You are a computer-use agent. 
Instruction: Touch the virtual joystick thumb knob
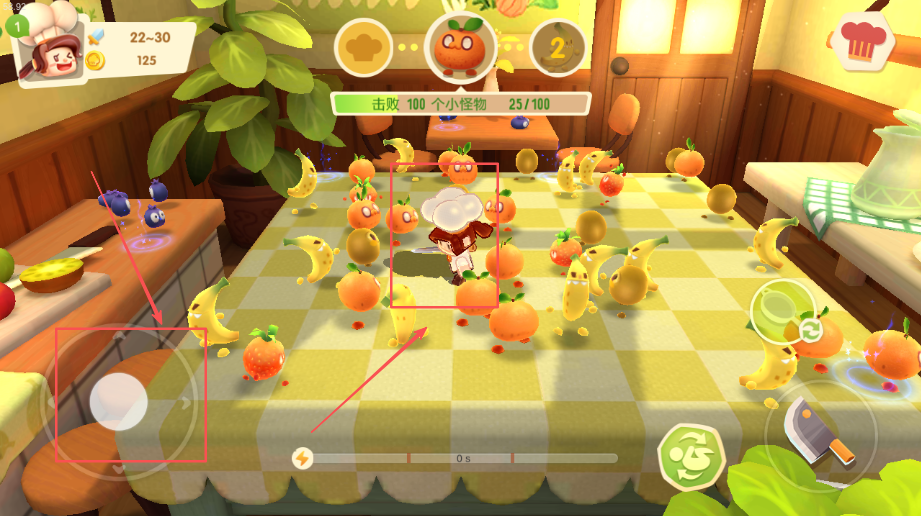click(x=119, y=401)
